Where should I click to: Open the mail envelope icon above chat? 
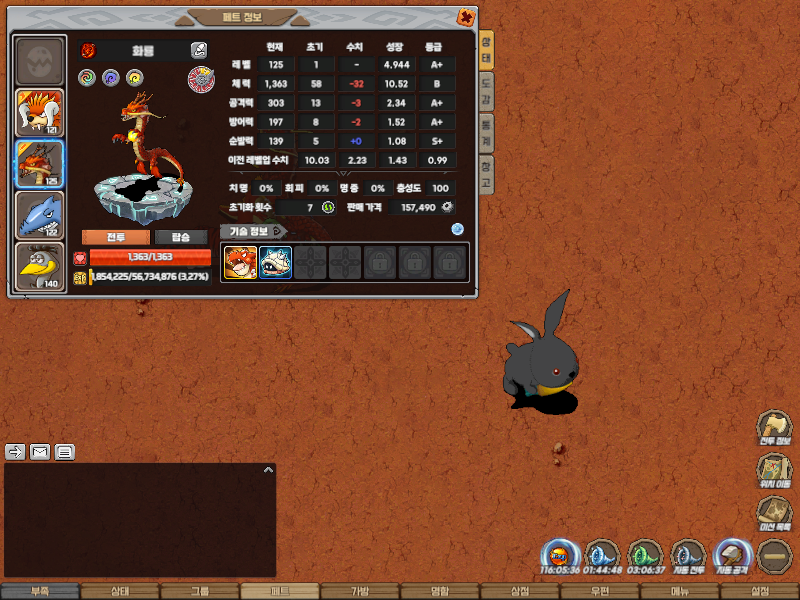pos(40,451)
